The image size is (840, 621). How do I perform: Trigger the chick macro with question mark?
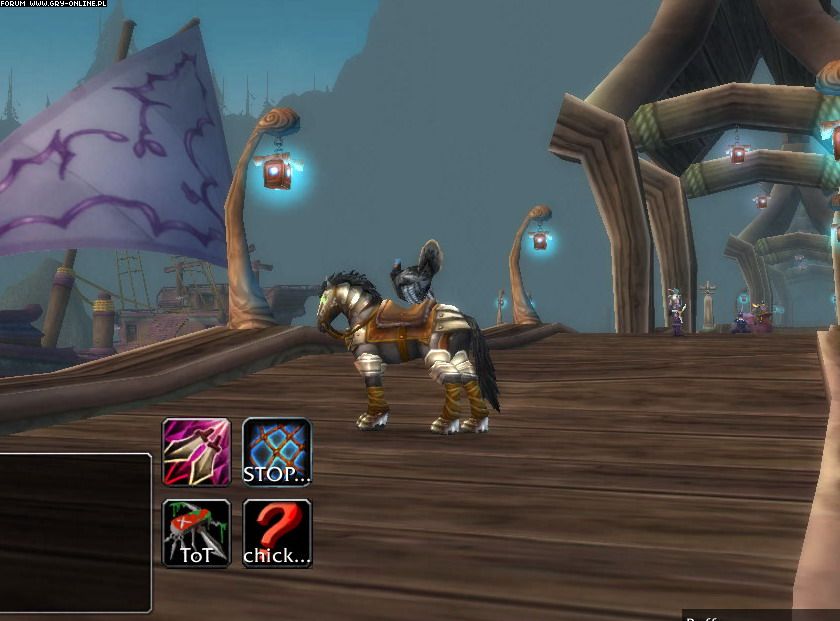click(x=277, y=533)
